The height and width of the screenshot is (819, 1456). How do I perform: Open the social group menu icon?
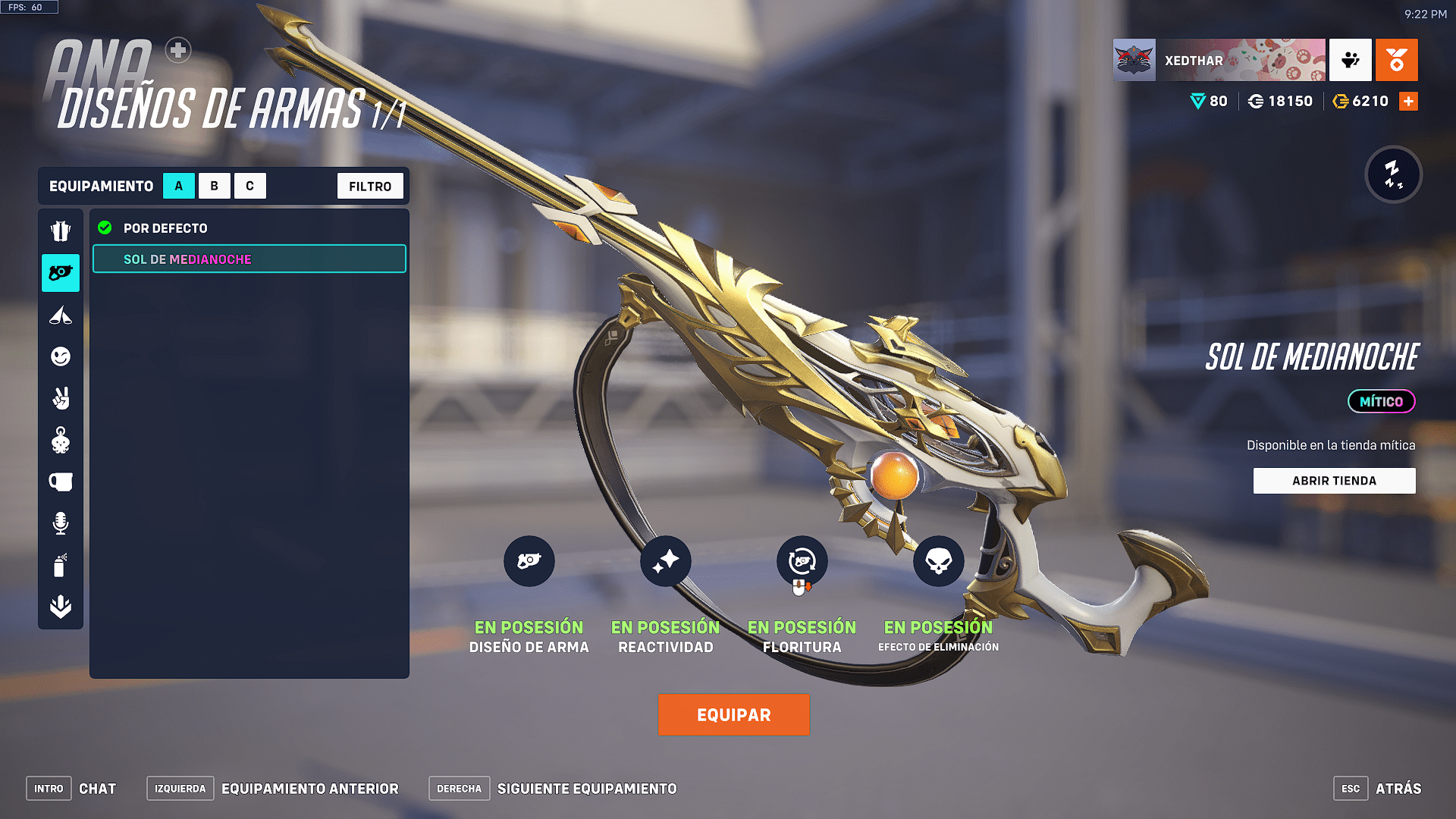(1350, 60)
